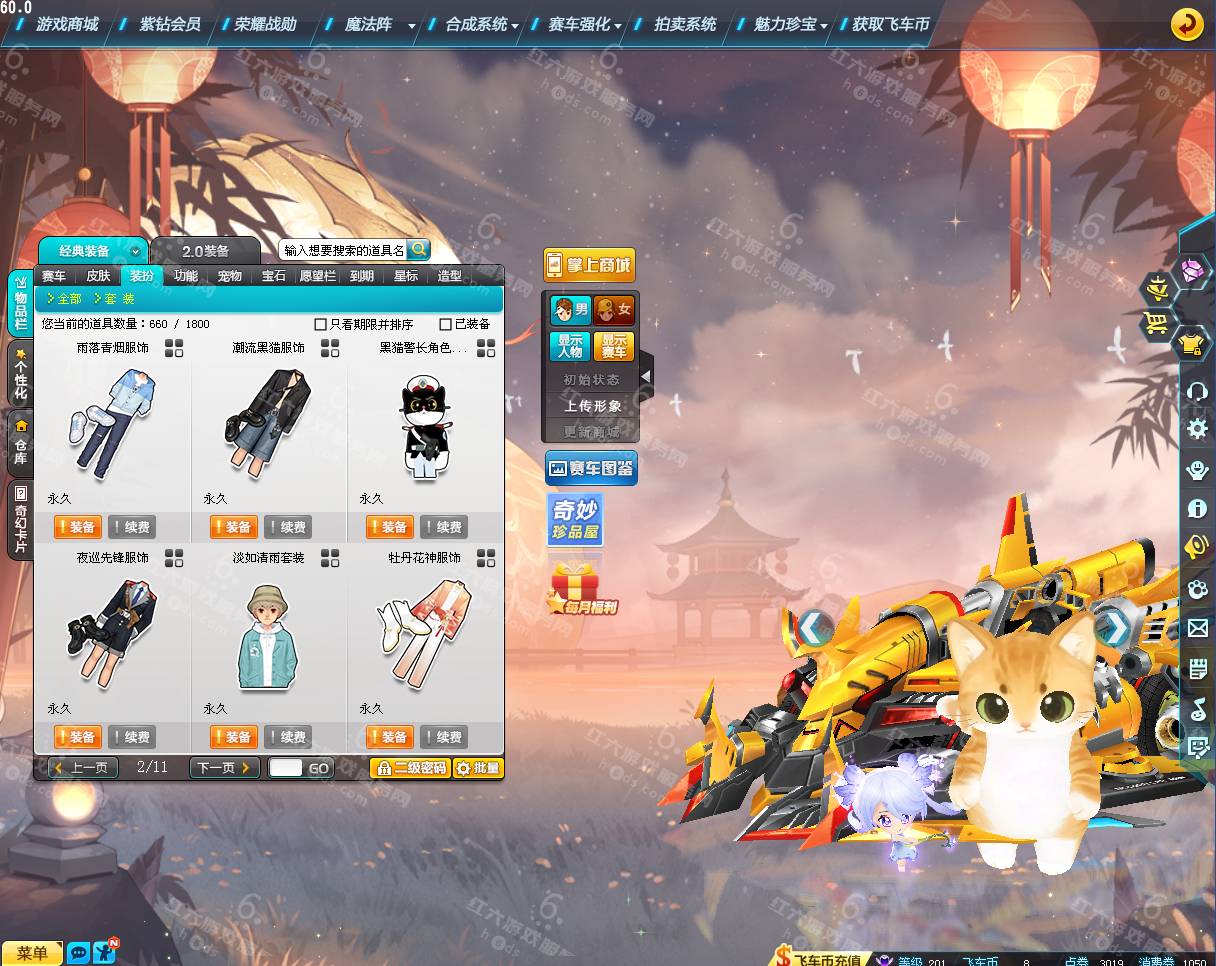Switch to the 2.0装备 tab
The height and width of the screenshot is (966, 1216).
(205, 251)
